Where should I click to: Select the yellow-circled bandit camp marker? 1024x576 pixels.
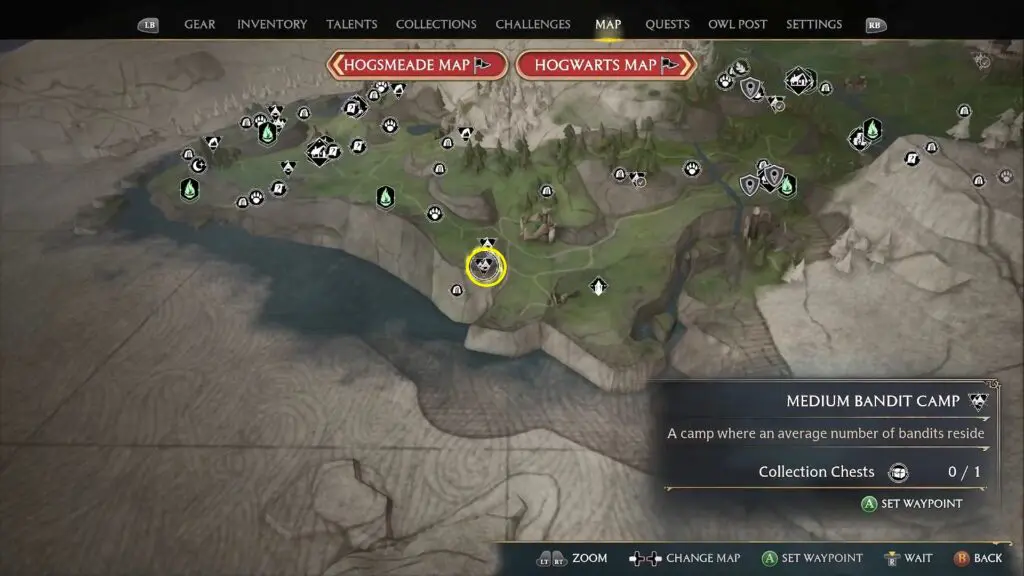click(486, 266)
